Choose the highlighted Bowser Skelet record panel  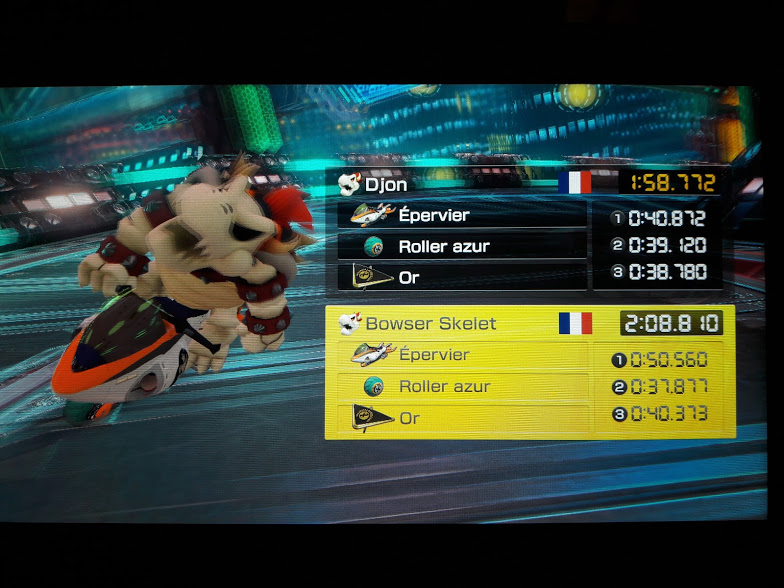[529, 372]
